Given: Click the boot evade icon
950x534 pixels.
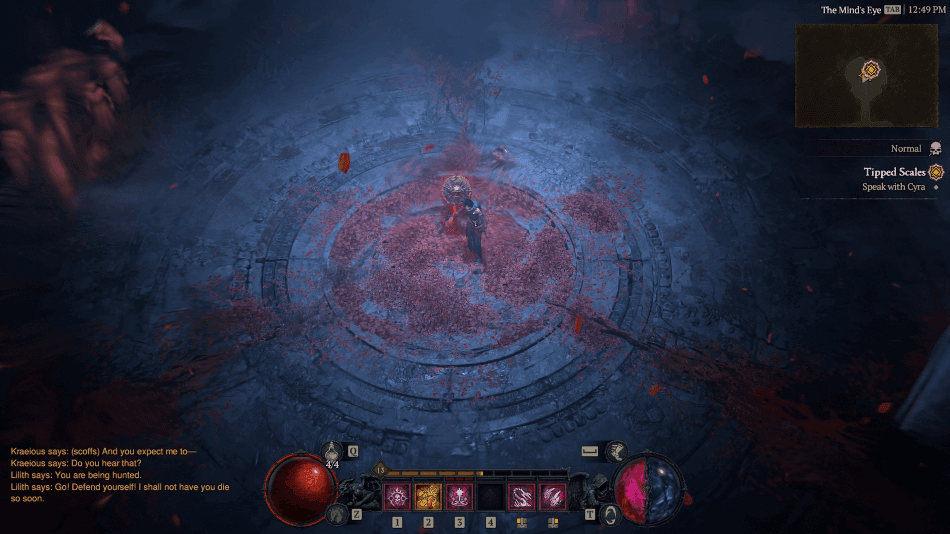Looking at the screenshot, I should click(615, 452).
